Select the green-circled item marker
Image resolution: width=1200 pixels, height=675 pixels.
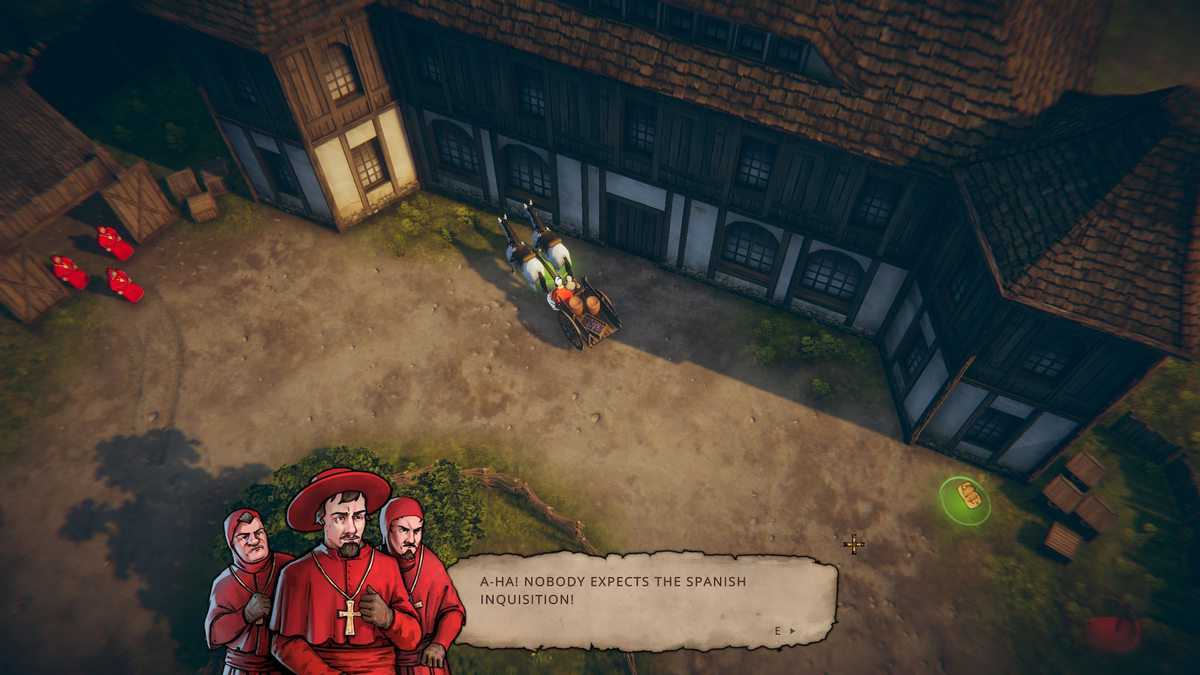coord(966,498)
